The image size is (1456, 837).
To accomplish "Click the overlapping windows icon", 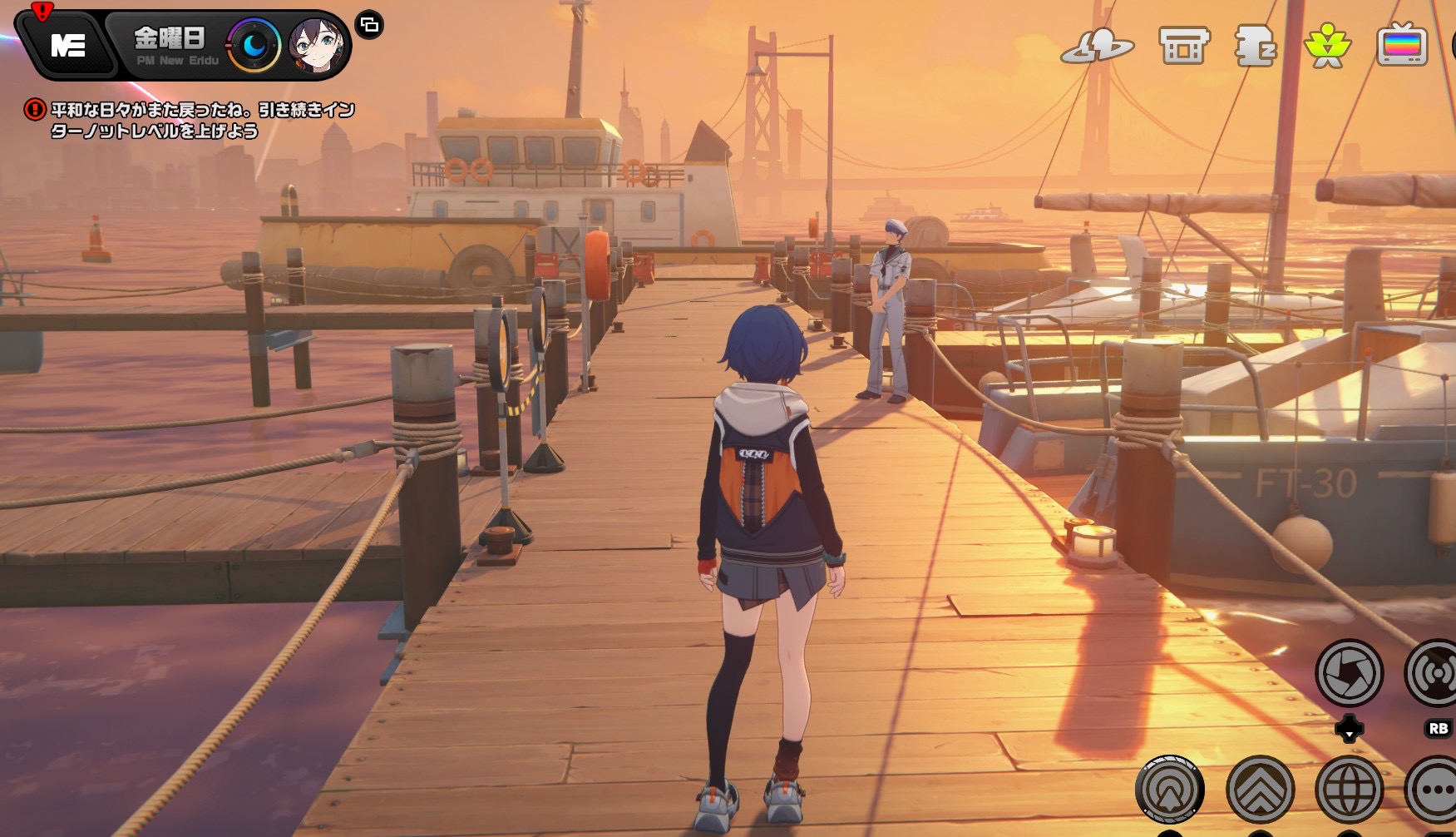I will coord(369,25).
